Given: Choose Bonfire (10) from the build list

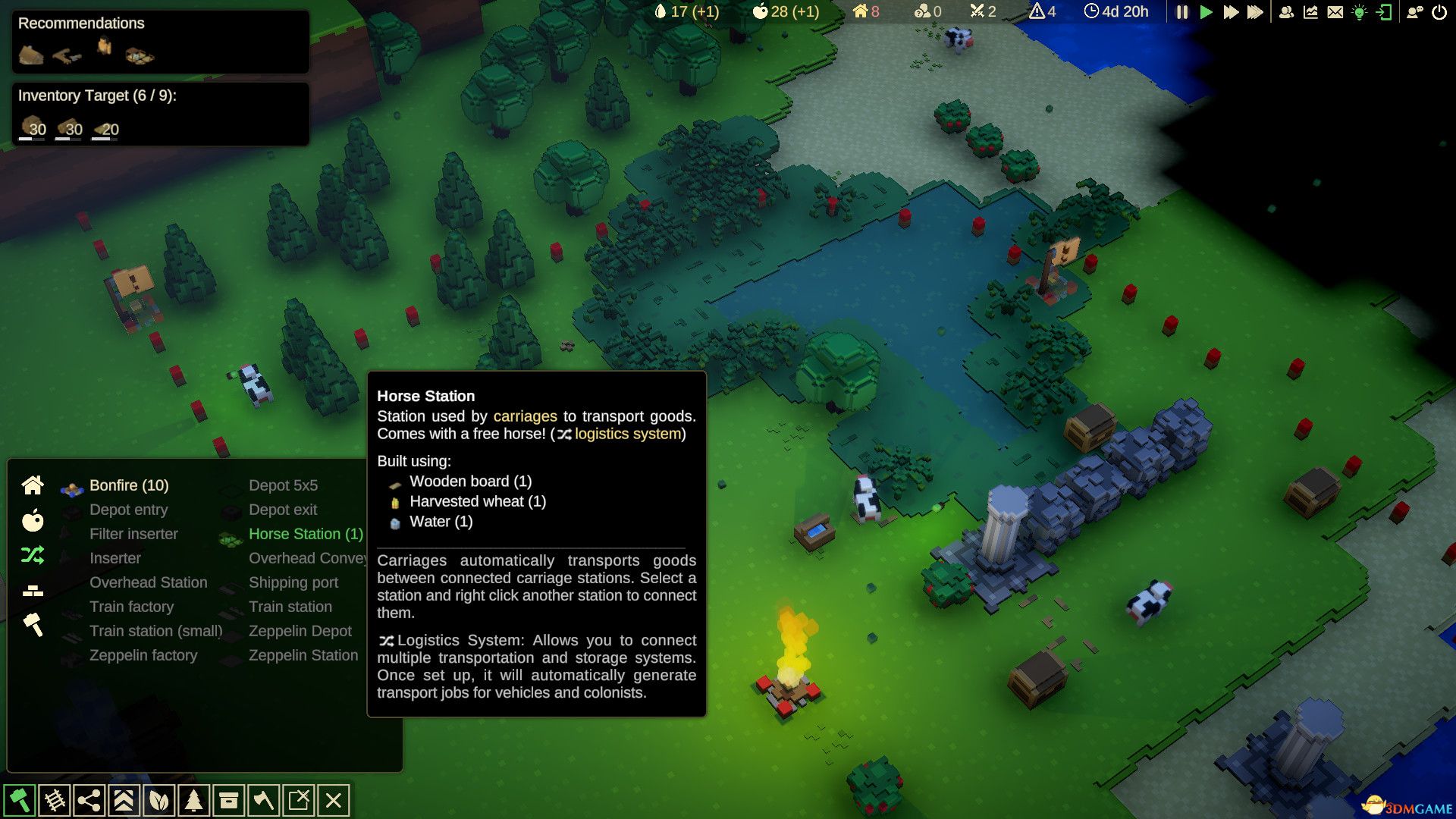Looking at the screenshot, I should [129, 485].
